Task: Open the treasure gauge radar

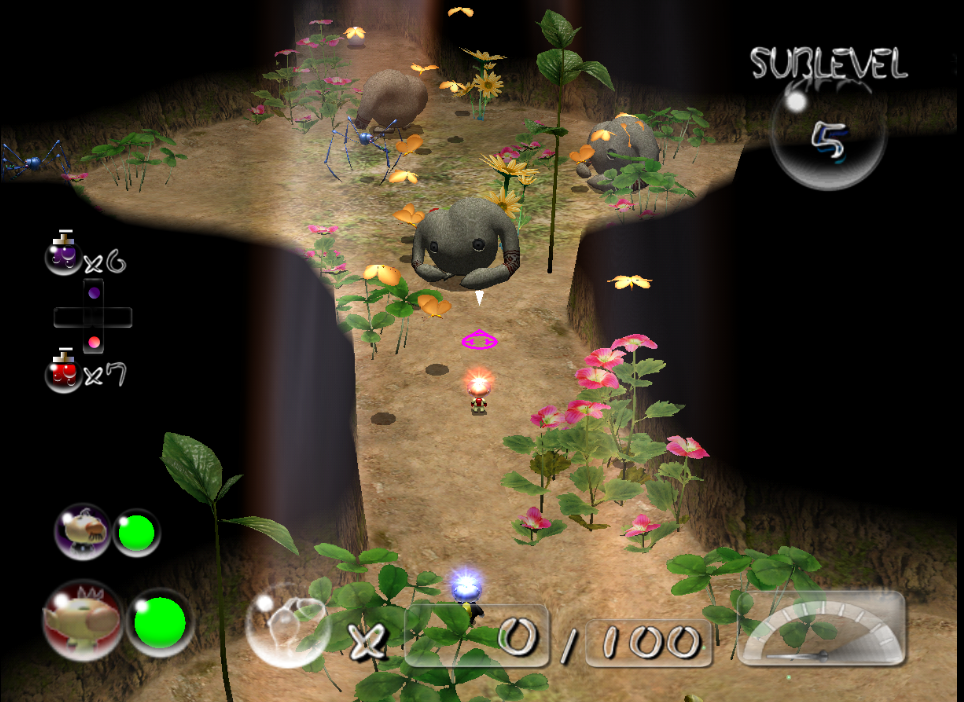Action: [x=820, y=628]
